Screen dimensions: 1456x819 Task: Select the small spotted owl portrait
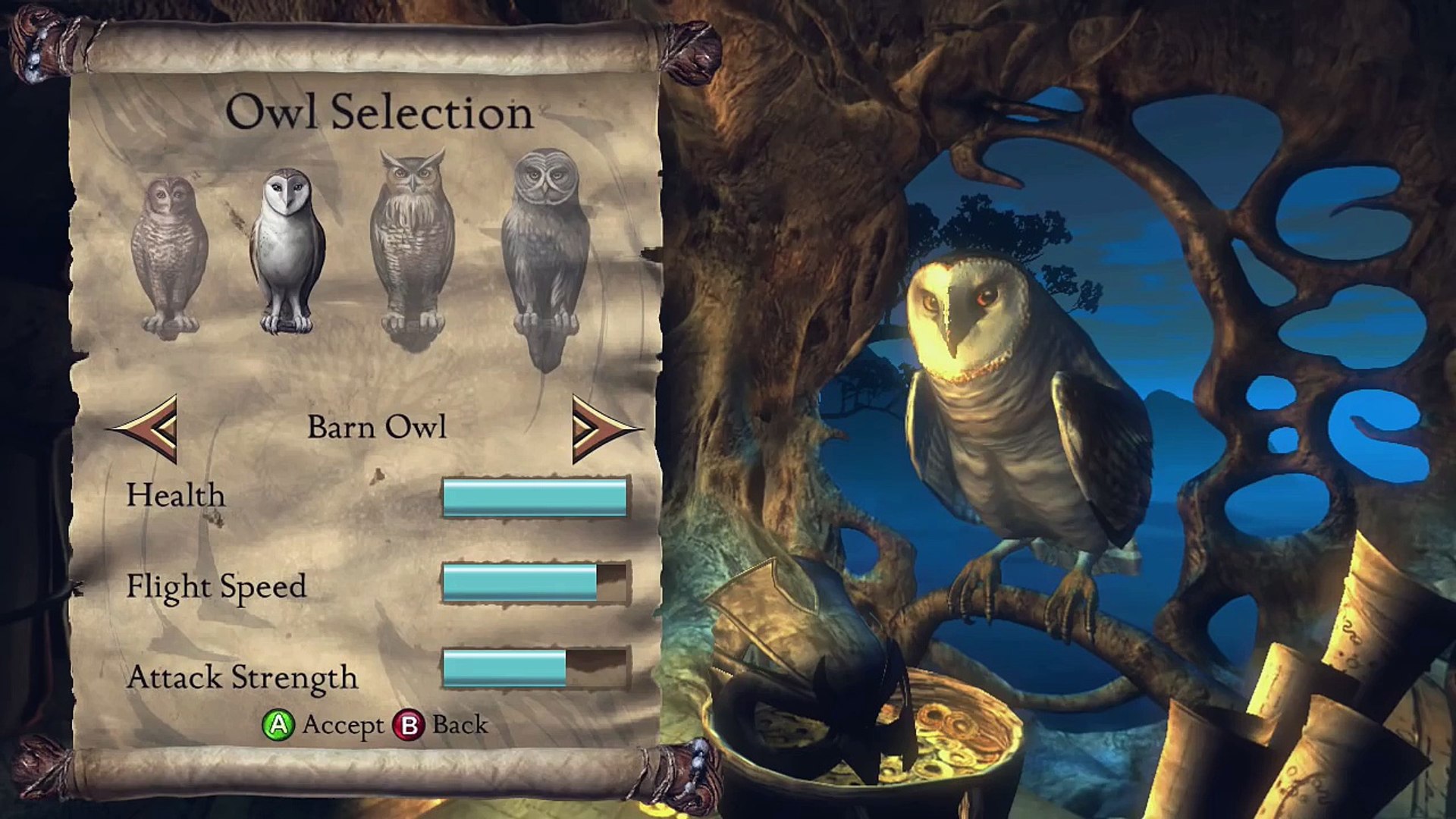pyautogui.click(x=169, y=256)
